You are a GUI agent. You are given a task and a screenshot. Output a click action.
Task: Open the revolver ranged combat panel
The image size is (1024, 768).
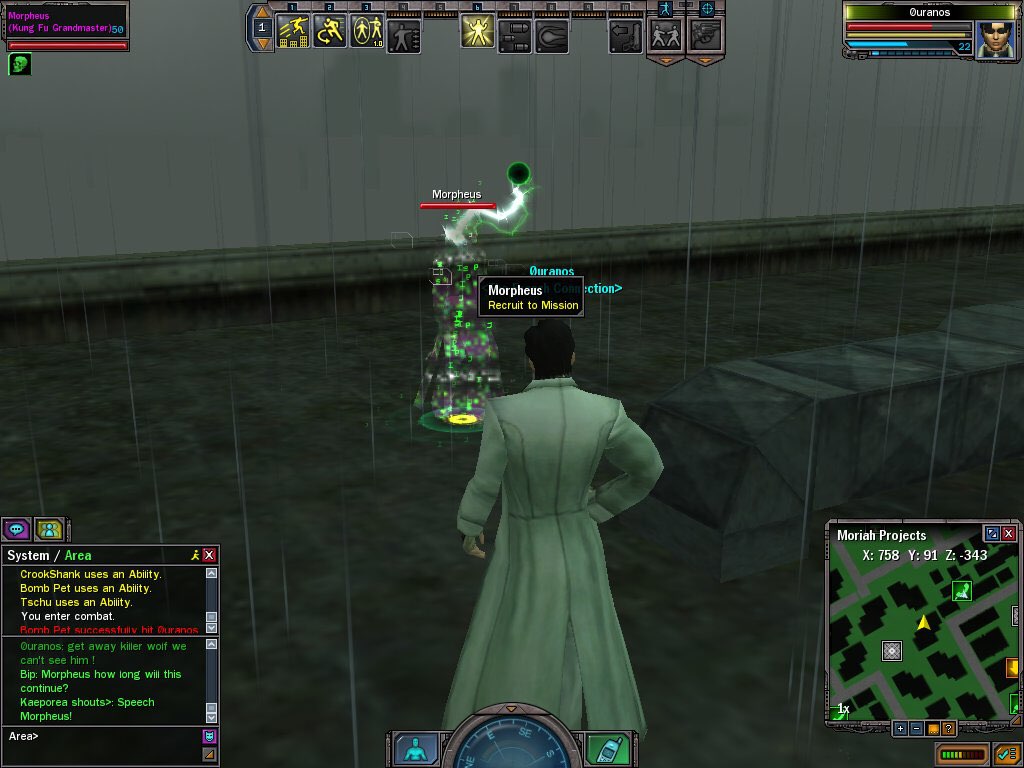pyautogui.click(x=705, y=36)
